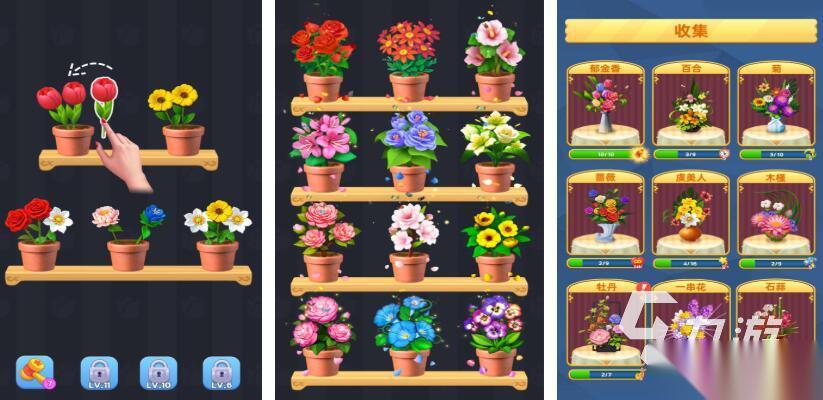Tap the locked LV.10 booster
This screenshot has width=823, height=400.
click(158, 371)
